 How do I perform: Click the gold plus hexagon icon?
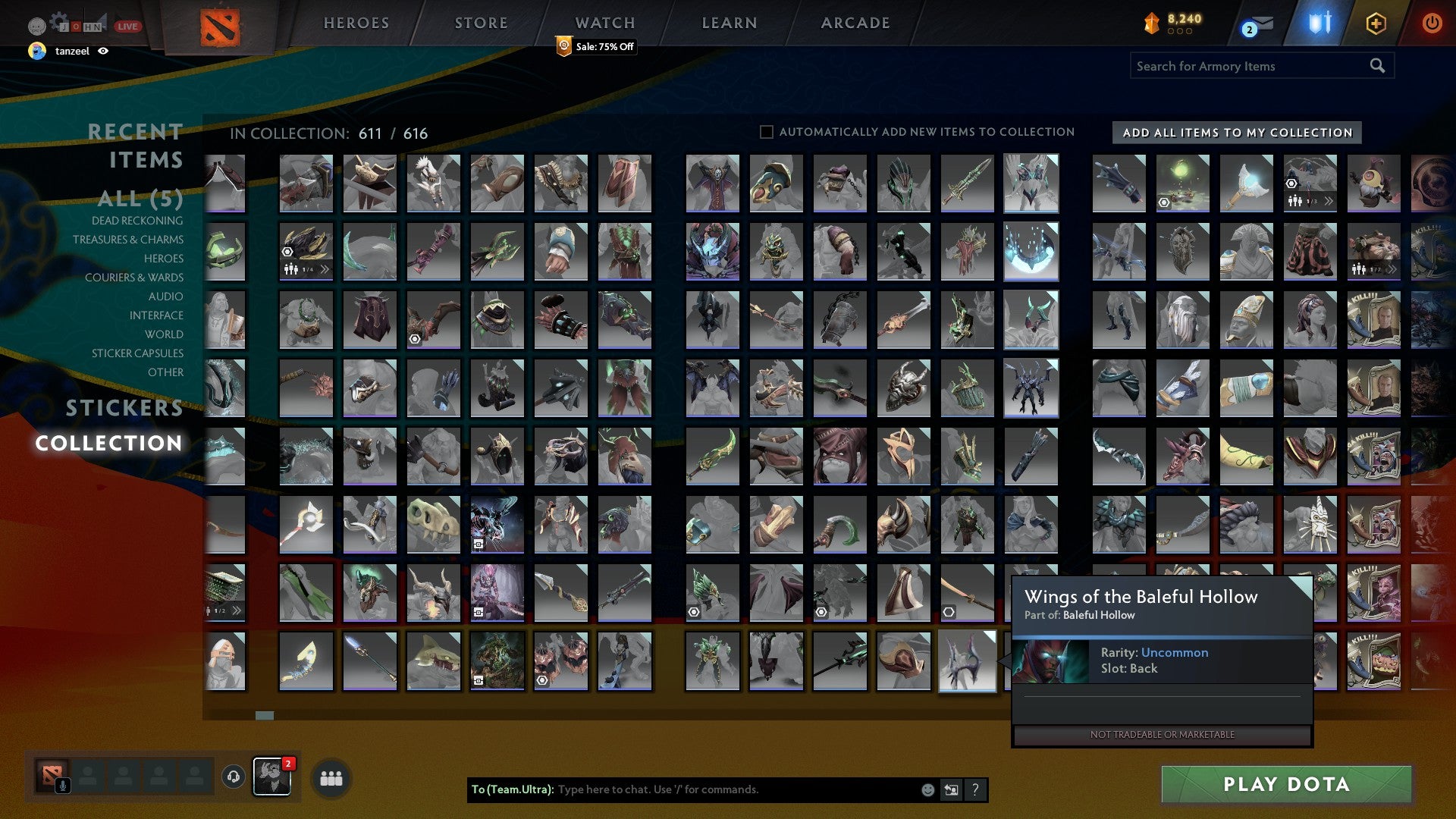click(1375, 24)
